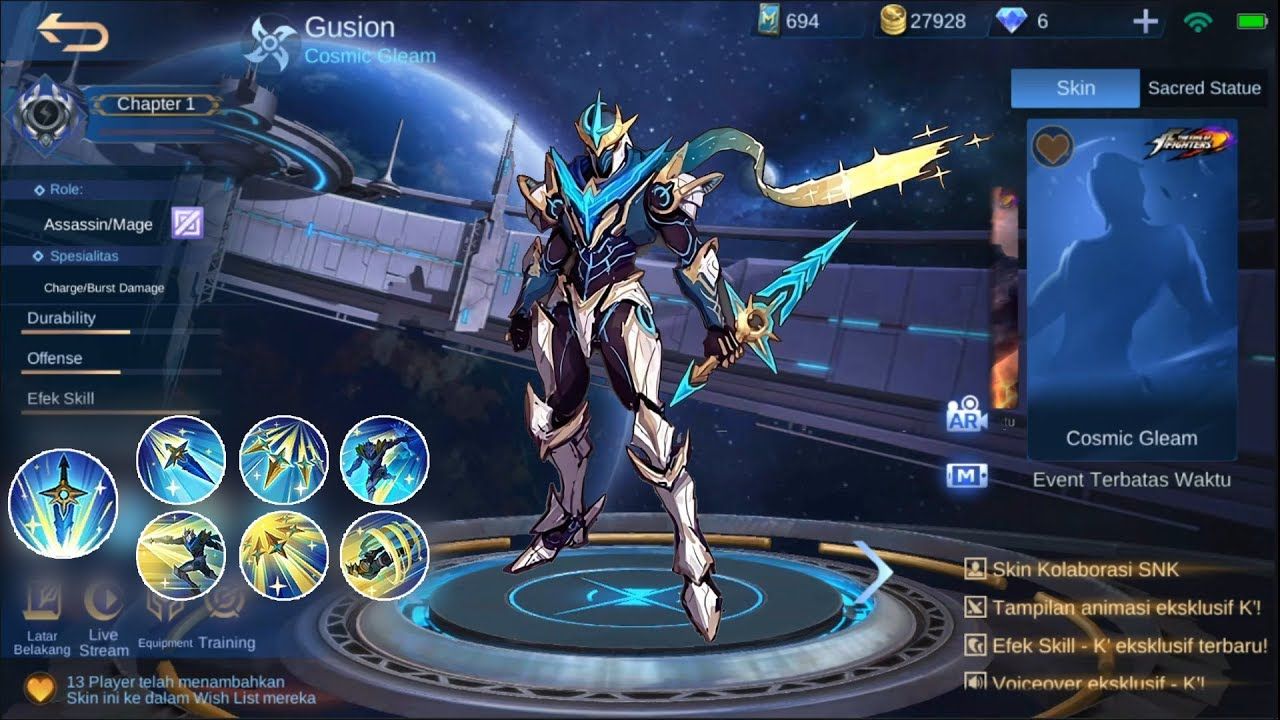This screenshot has width=1280, height=720.
Task: Select the golden barrel-spin skill icon
Action: [384, 555]
